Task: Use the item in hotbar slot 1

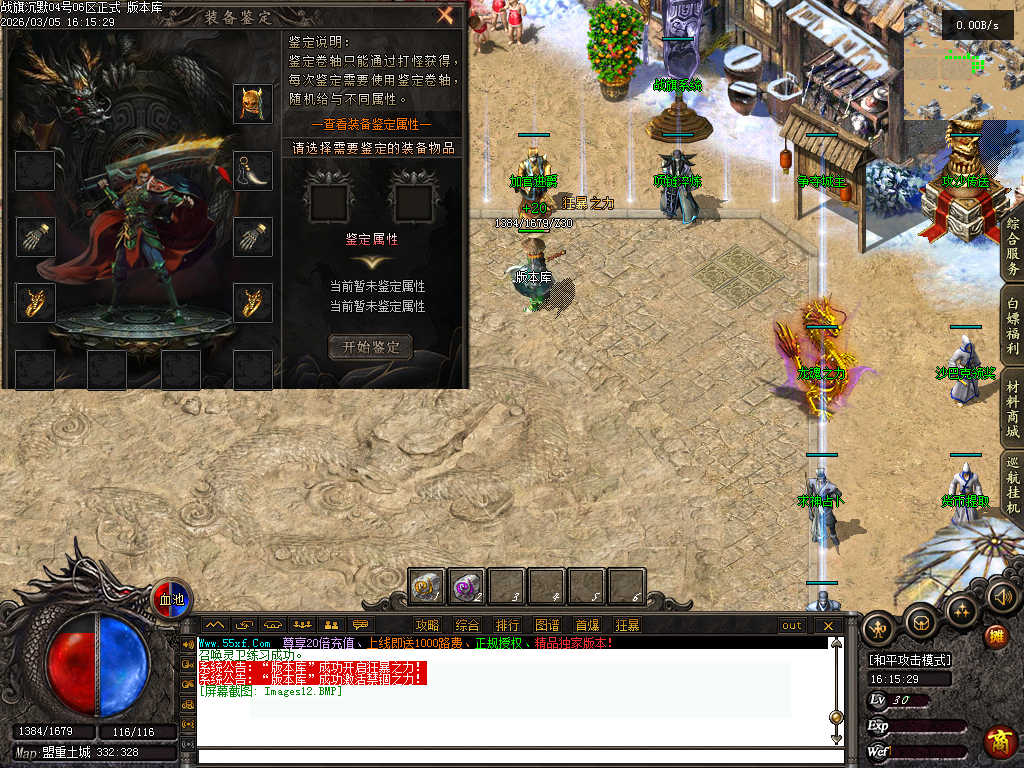Action: point(428,587)
